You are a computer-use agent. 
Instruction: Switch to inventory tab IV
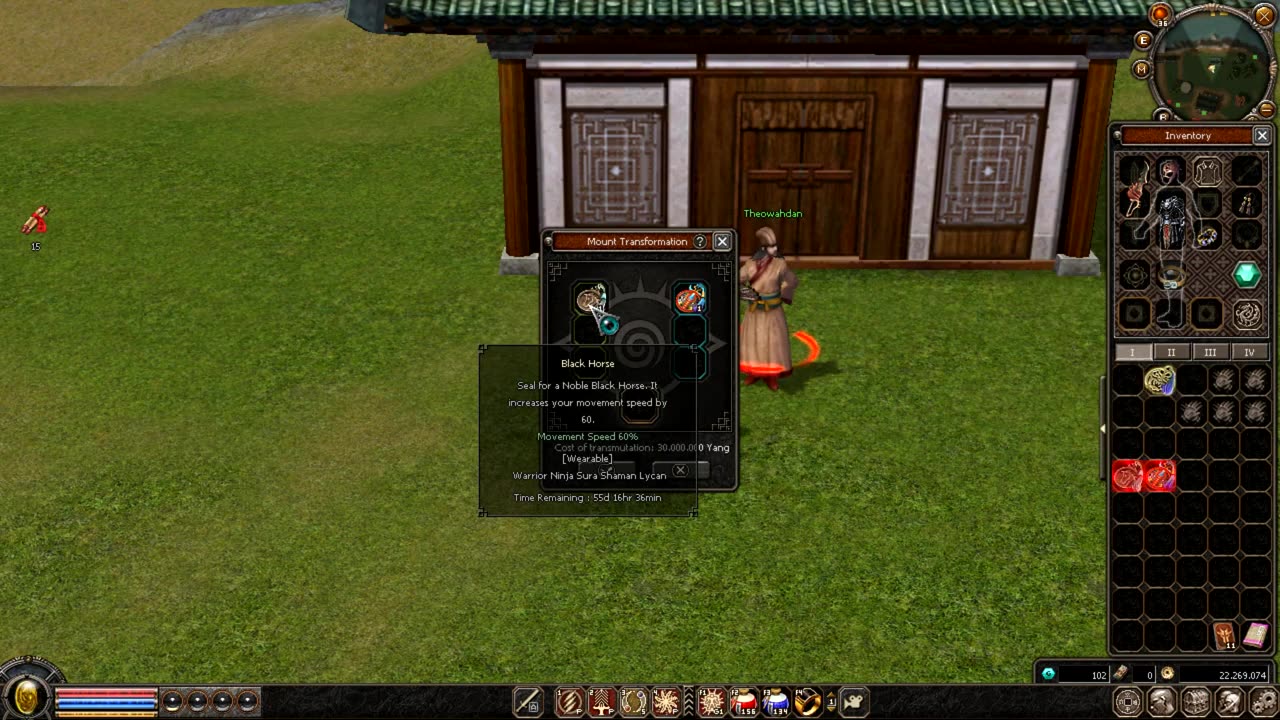(x=1249, y=352)
